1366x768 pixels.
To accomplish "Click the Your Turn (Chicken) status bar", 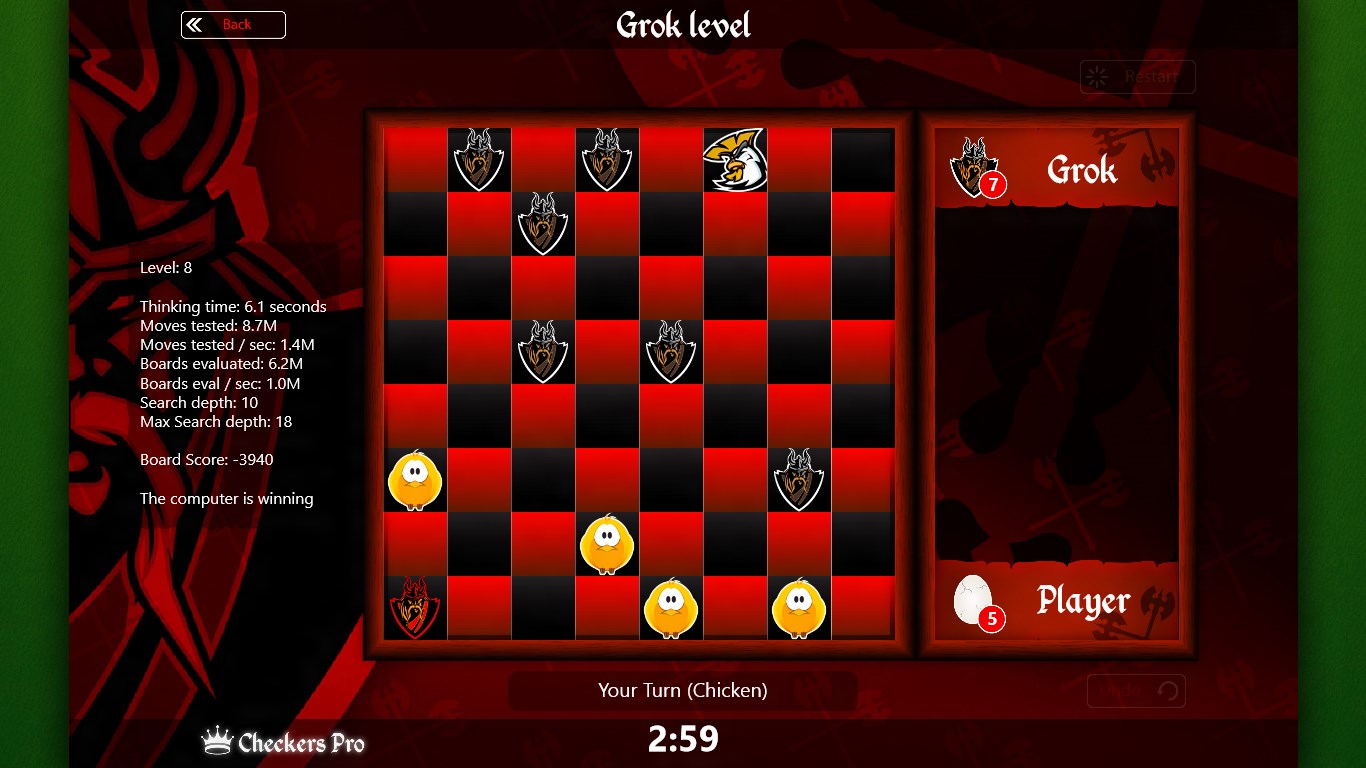I will pyautogui.click(x=683, y=690).
